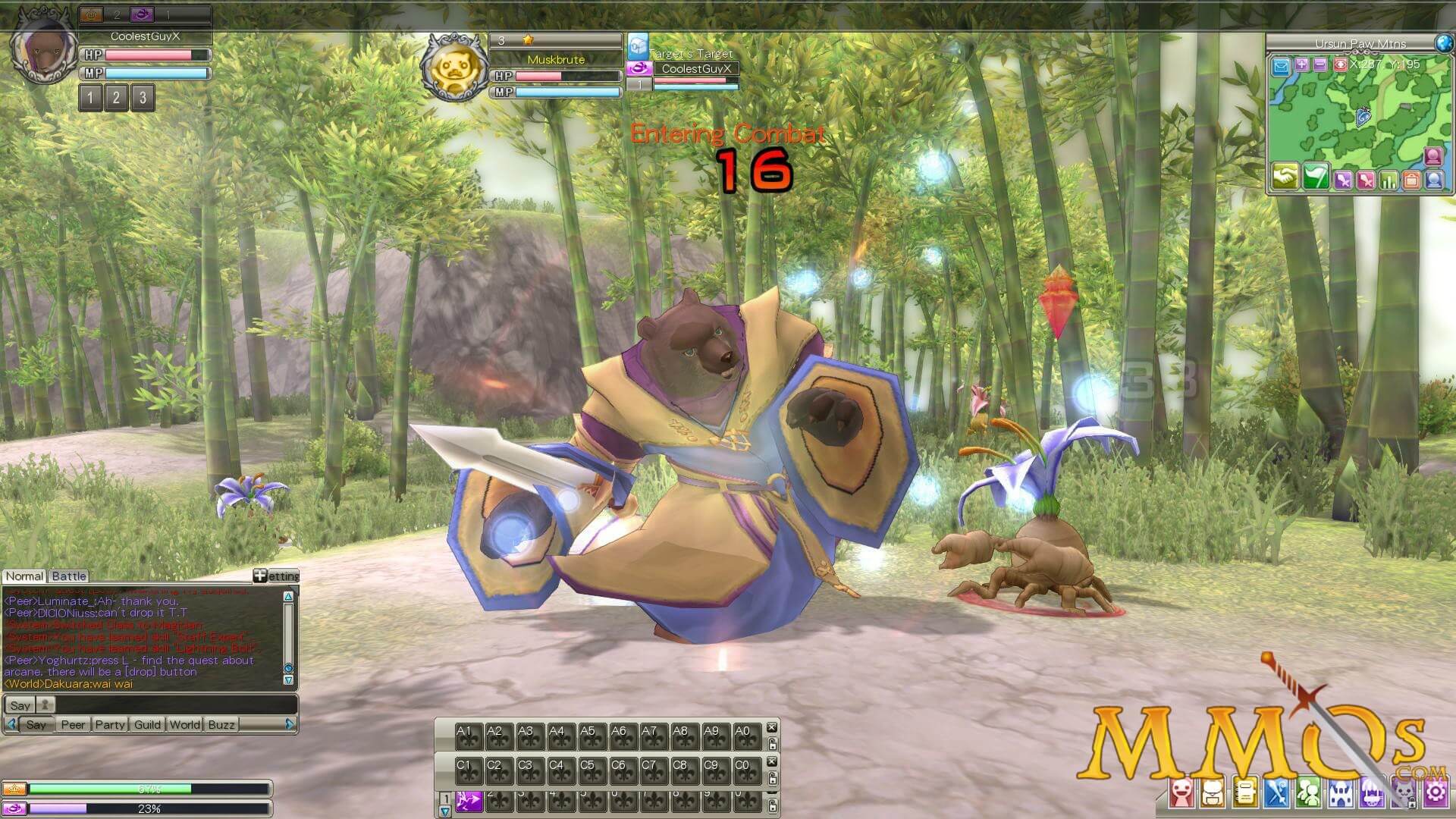
Task: Toggle the pink sword PvP icon on minimap
Action: (1364, 180)
